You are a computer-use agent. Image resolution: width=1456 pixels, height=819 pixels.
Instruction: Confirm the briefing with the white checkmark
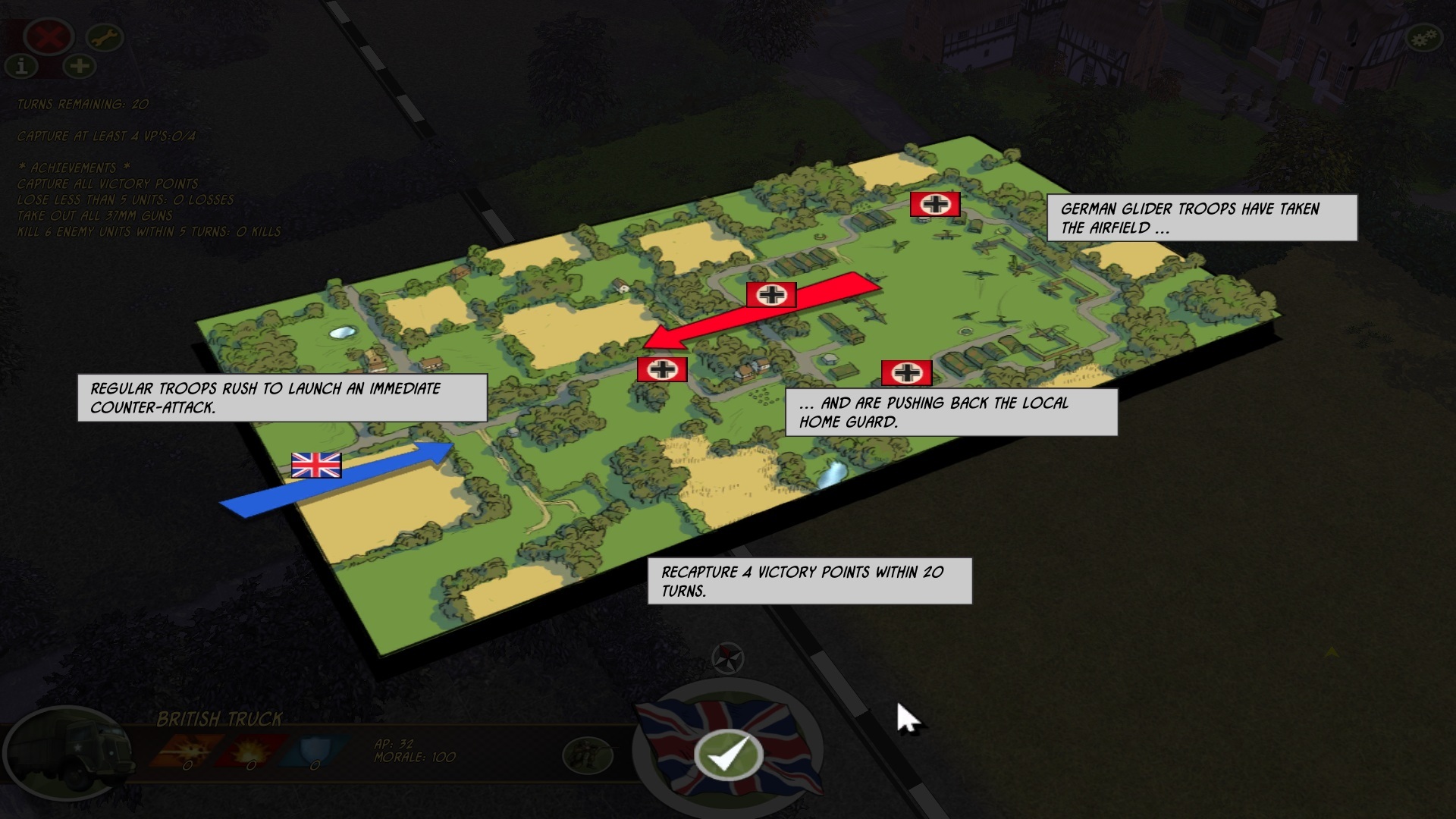tap(728, 754)
